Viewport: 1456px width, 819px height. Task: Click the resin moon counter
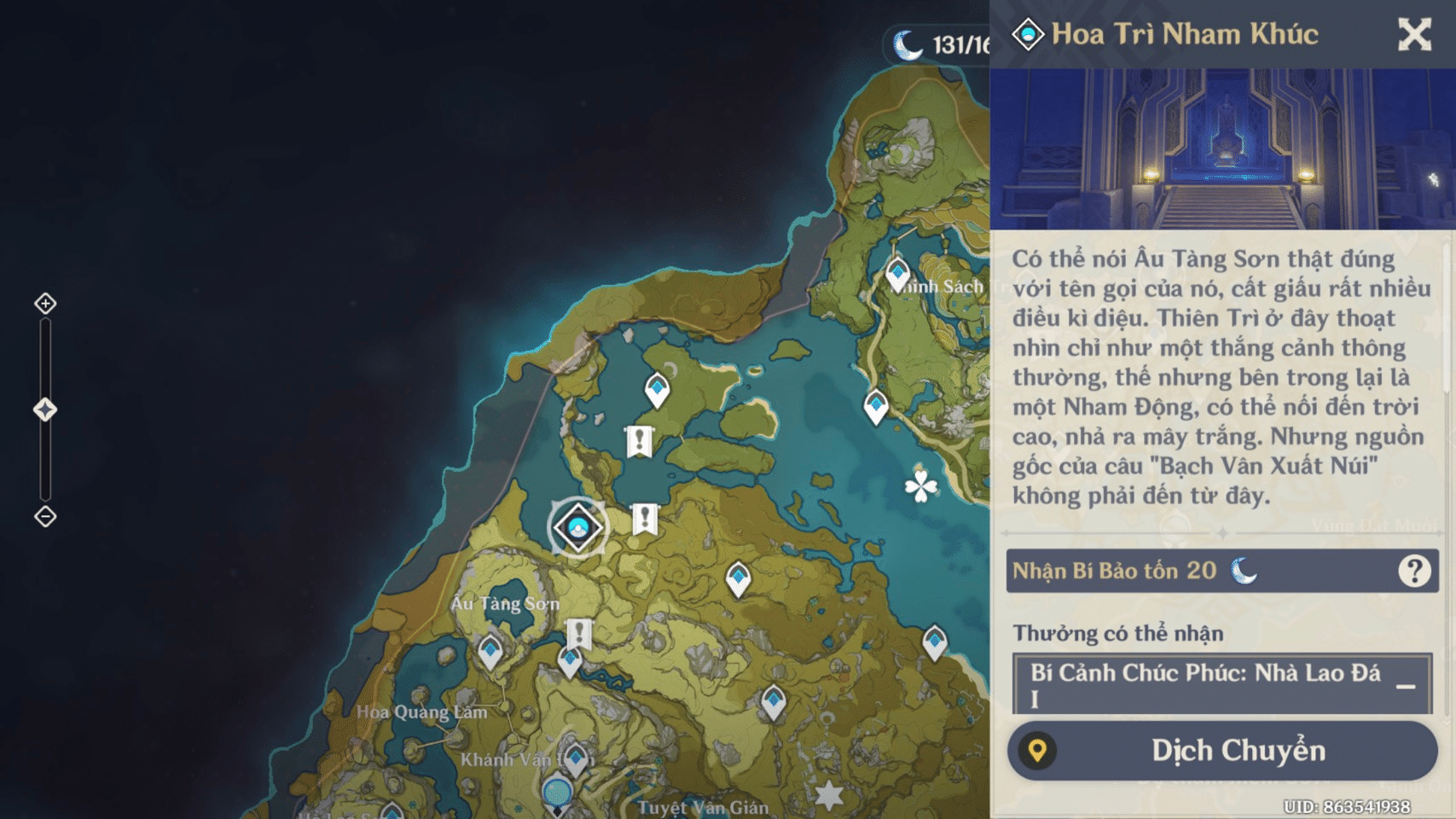pyautogui.click(x=938, y=44)
